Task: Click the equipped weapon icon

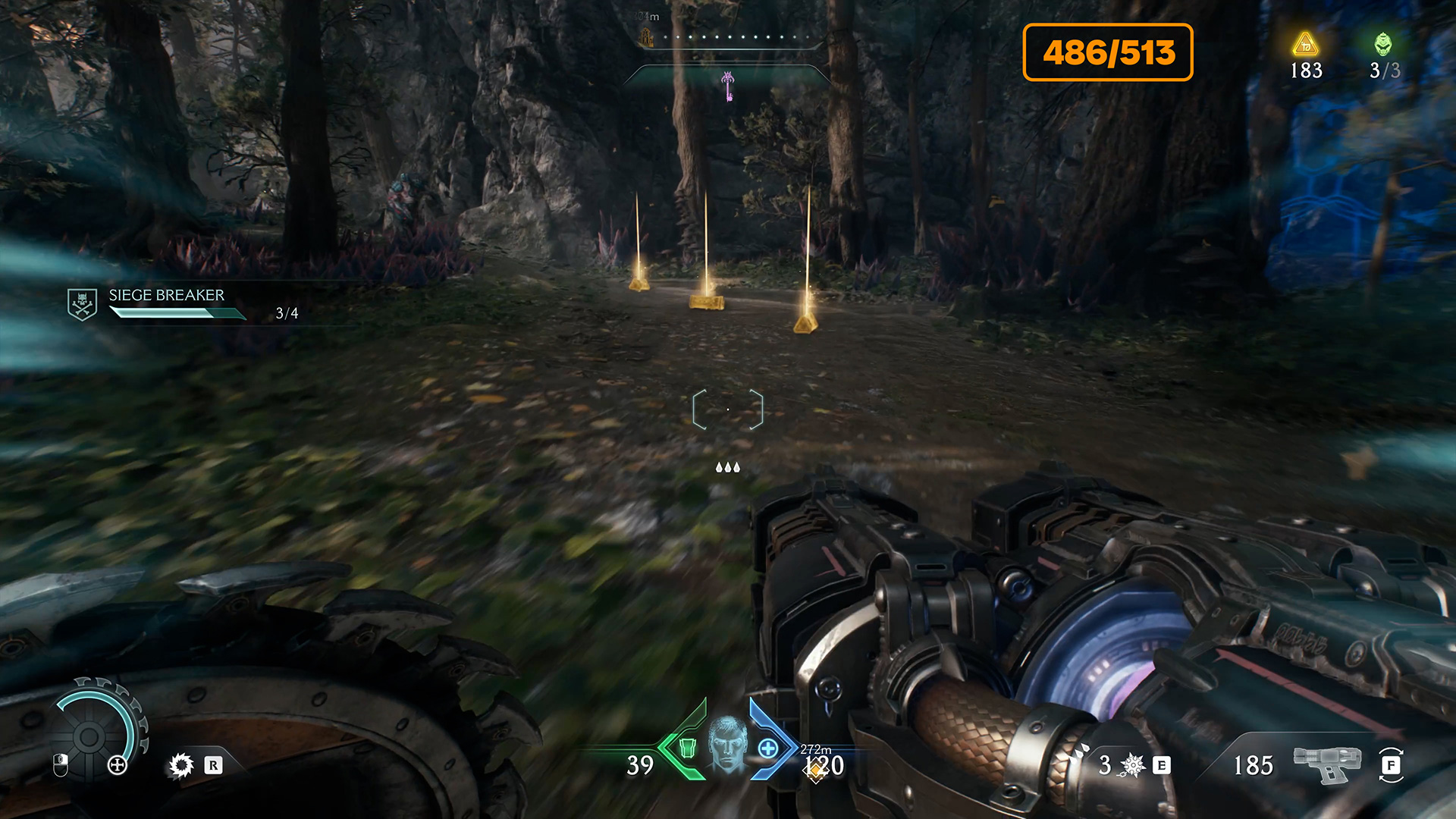Action: tap(1326, 763)
